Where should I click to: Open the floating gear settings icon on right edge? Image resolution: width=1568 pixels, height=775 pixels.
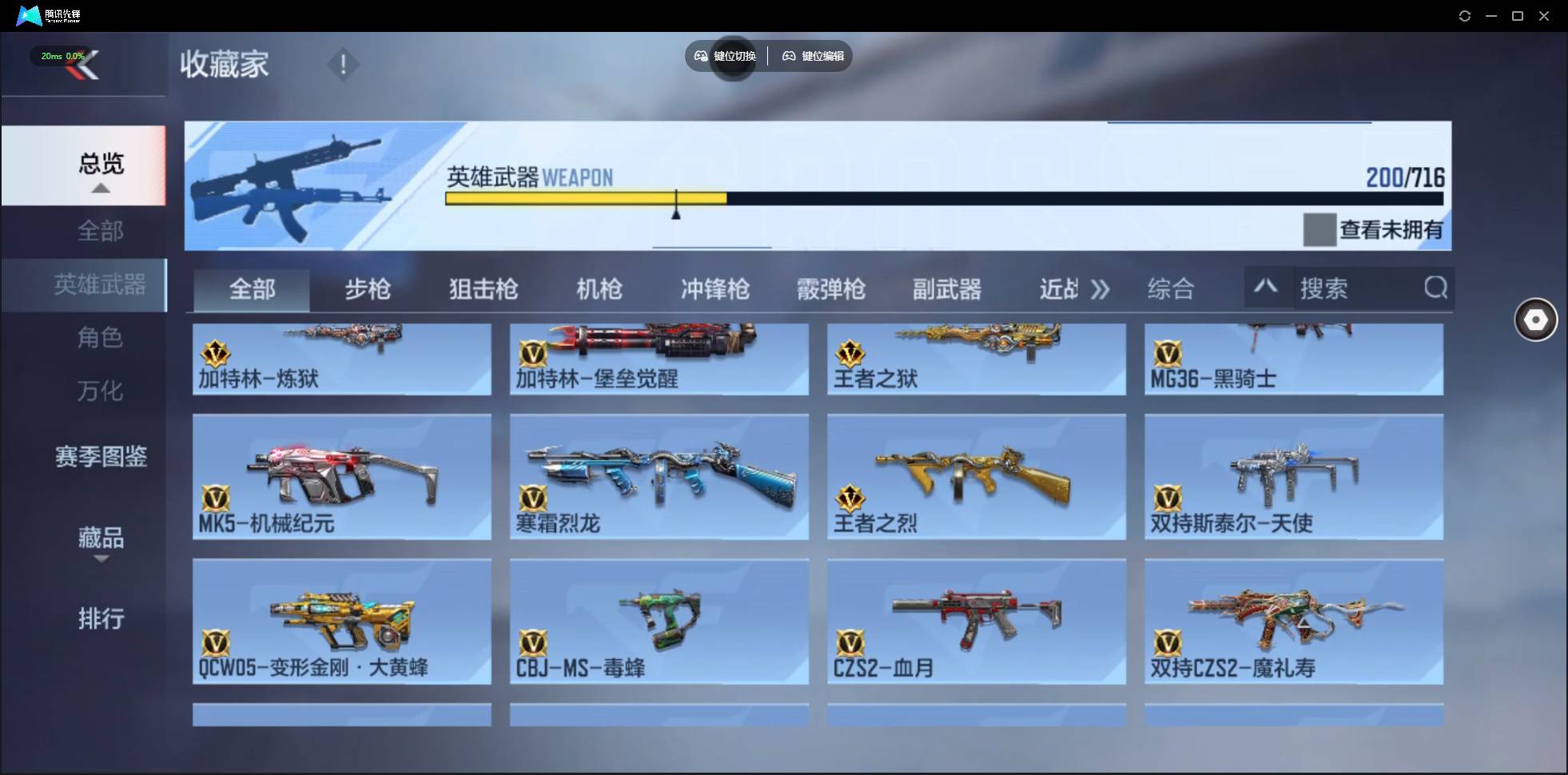pyautogui.click(x=1534, y=320)
